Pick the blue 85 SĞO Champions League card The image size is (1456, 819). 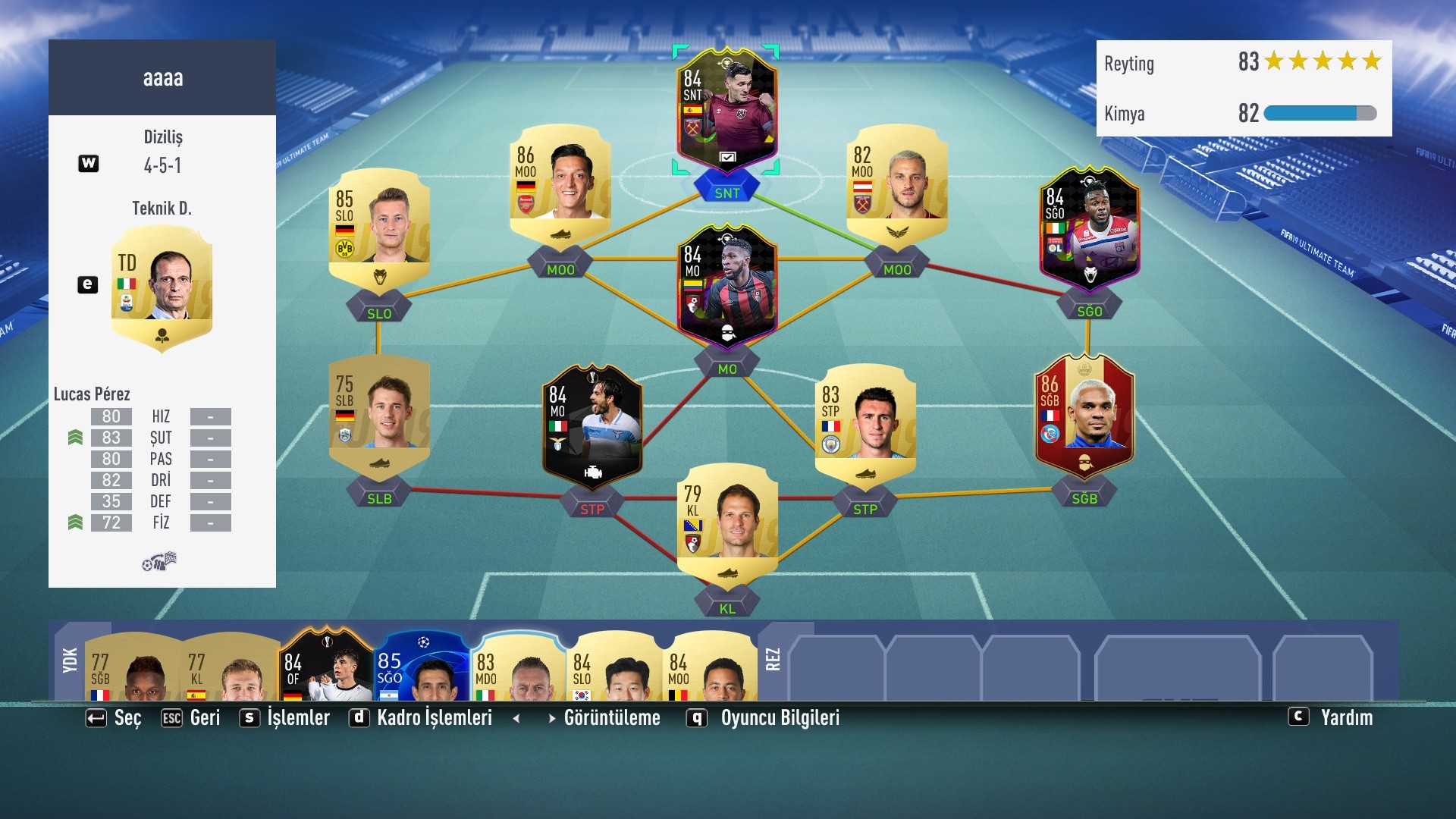pos(422,666)
